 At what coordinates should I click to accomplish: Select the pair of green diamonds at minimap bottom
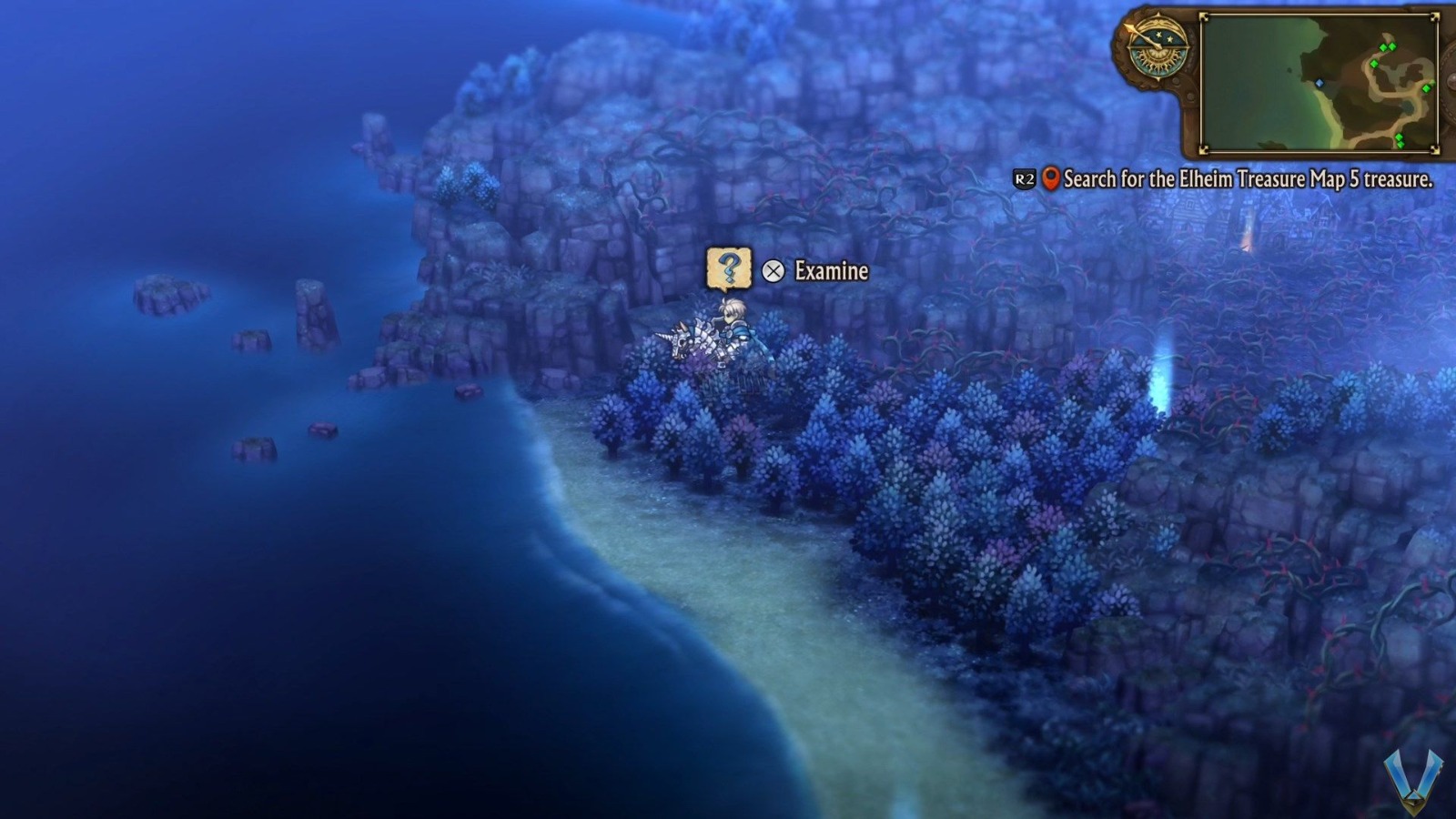point(1400,140)
